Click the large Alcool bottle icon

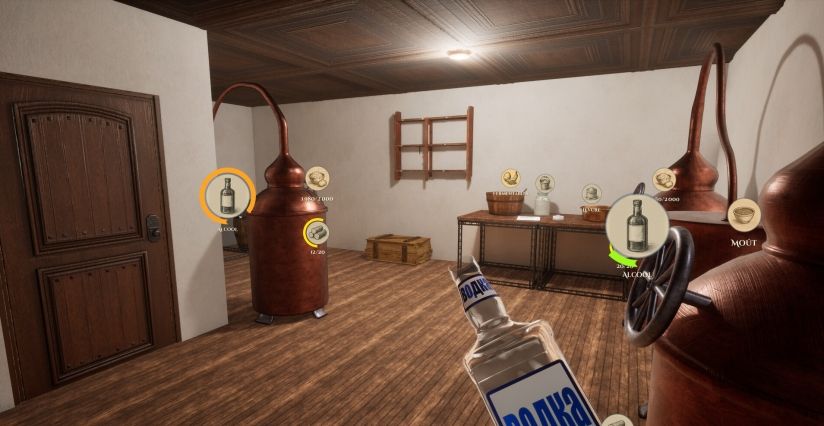[x=636, y=225]
